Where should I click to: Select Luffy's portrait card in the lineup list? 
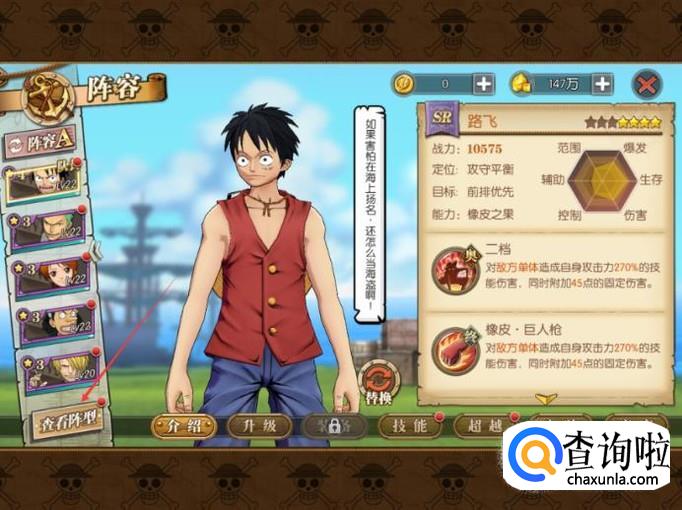point(47,182)
